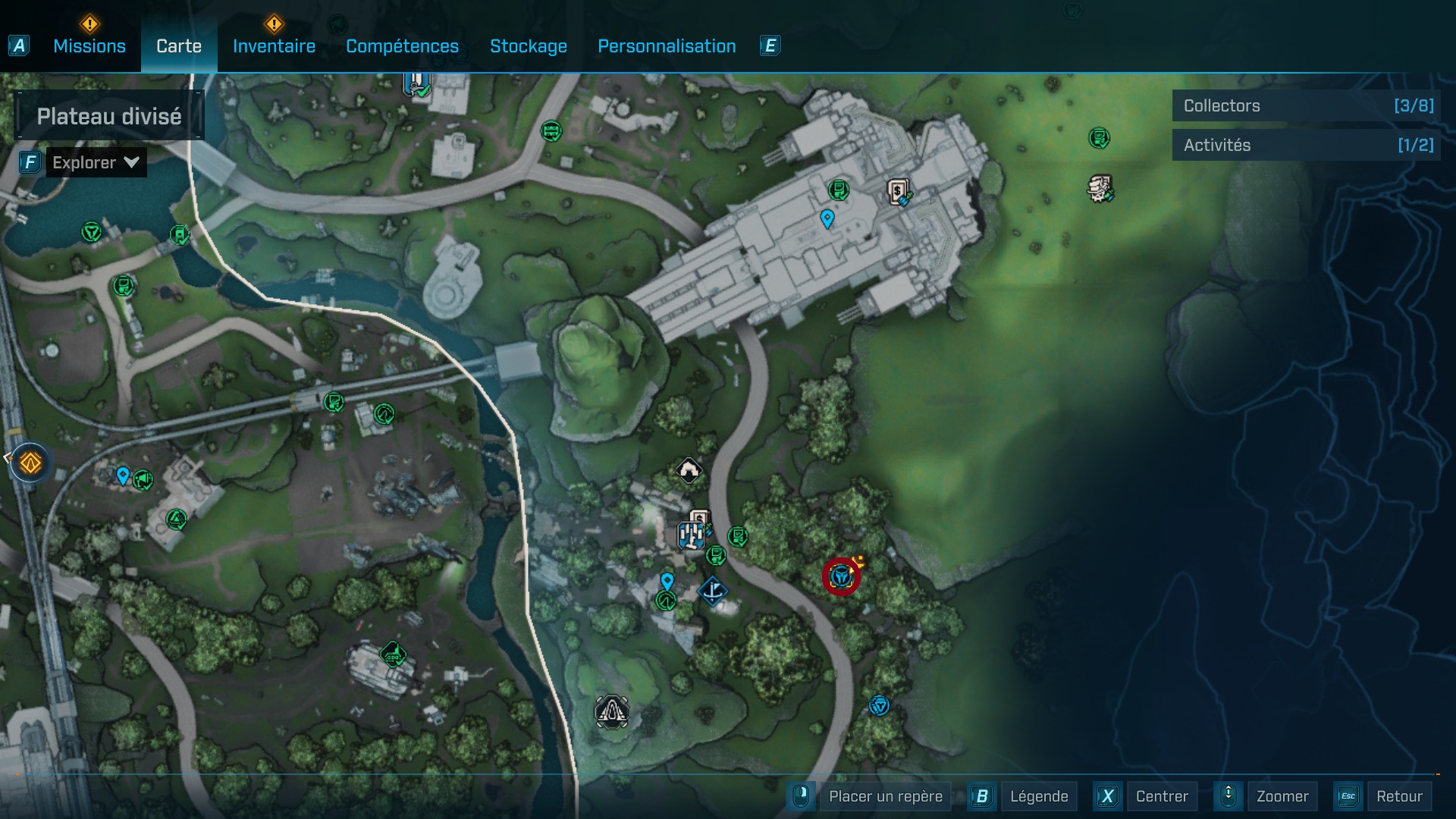Go to the Compétences tab
The height and width of the screenshot is (819, 1456).
[402, 46]
